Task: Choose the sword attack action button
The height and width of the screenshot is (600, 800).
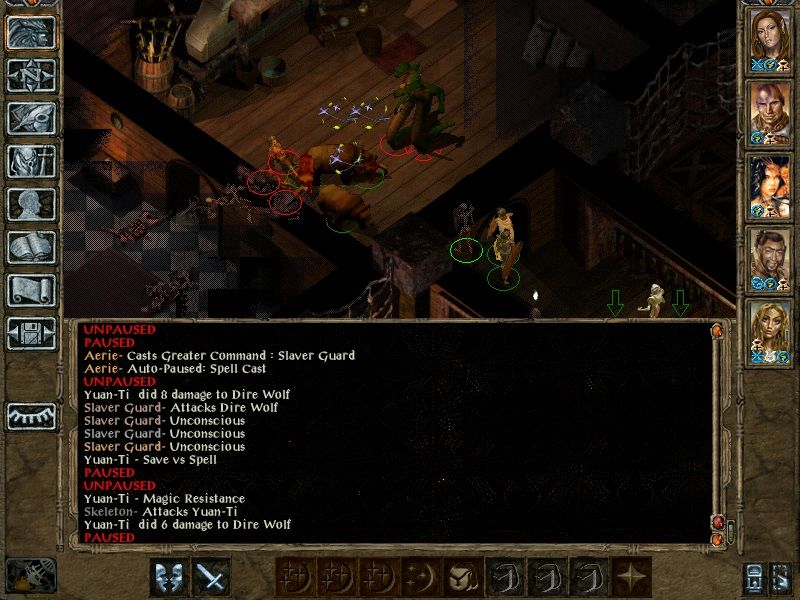Action: coord(211,576)
